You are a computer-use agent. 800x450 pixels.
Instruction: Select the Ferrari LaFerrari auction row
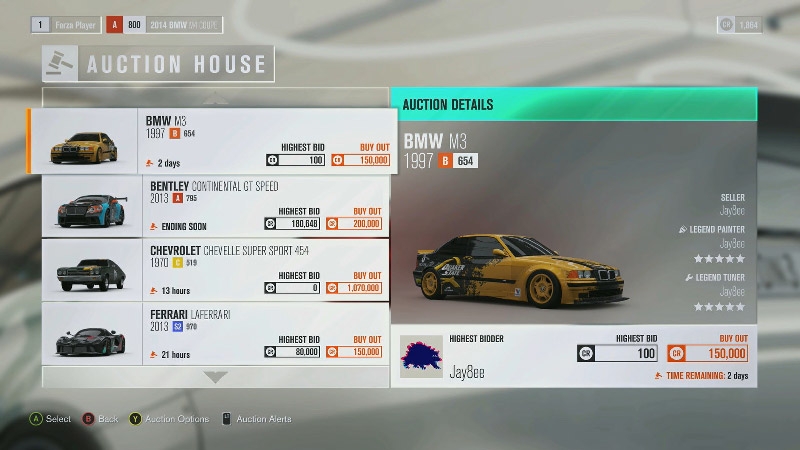click(215, 332)
